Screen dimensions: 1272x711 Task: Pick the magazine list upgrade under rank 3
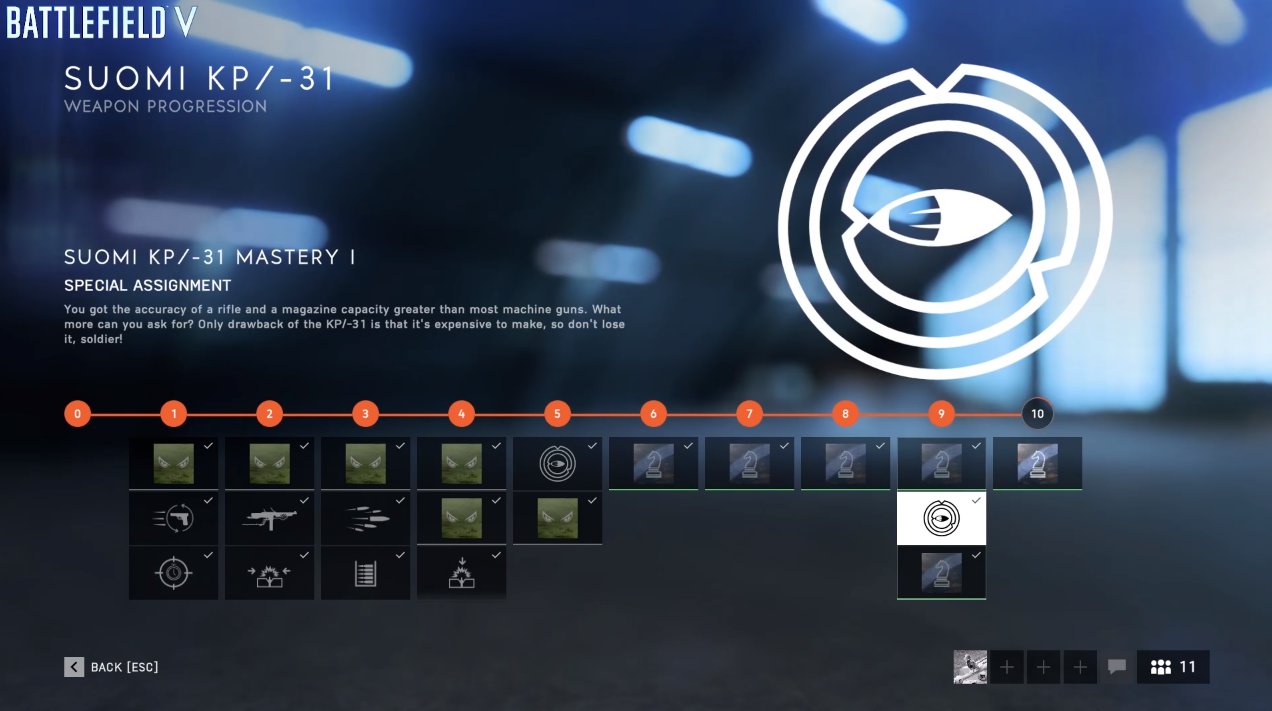tap(365, 573)
